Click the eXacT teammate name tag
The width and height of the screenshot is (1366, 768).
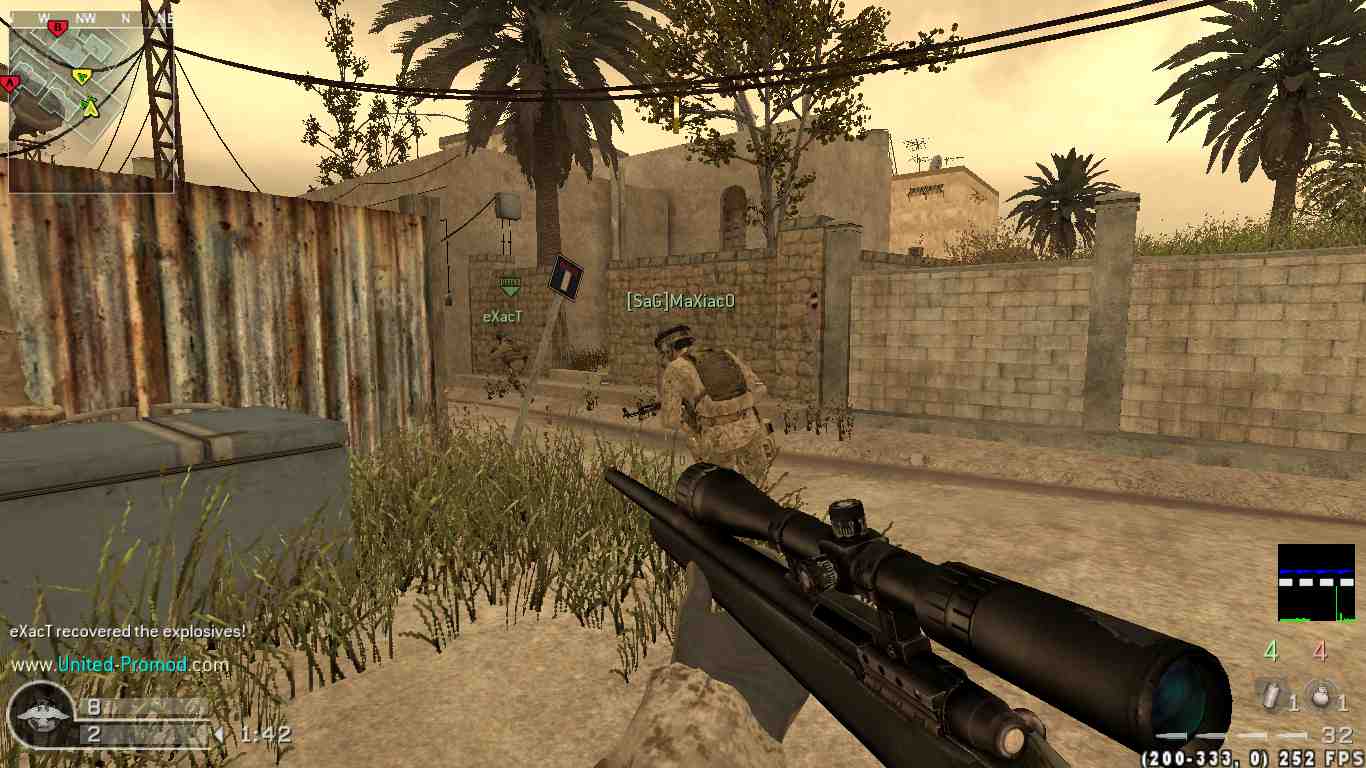503,316
